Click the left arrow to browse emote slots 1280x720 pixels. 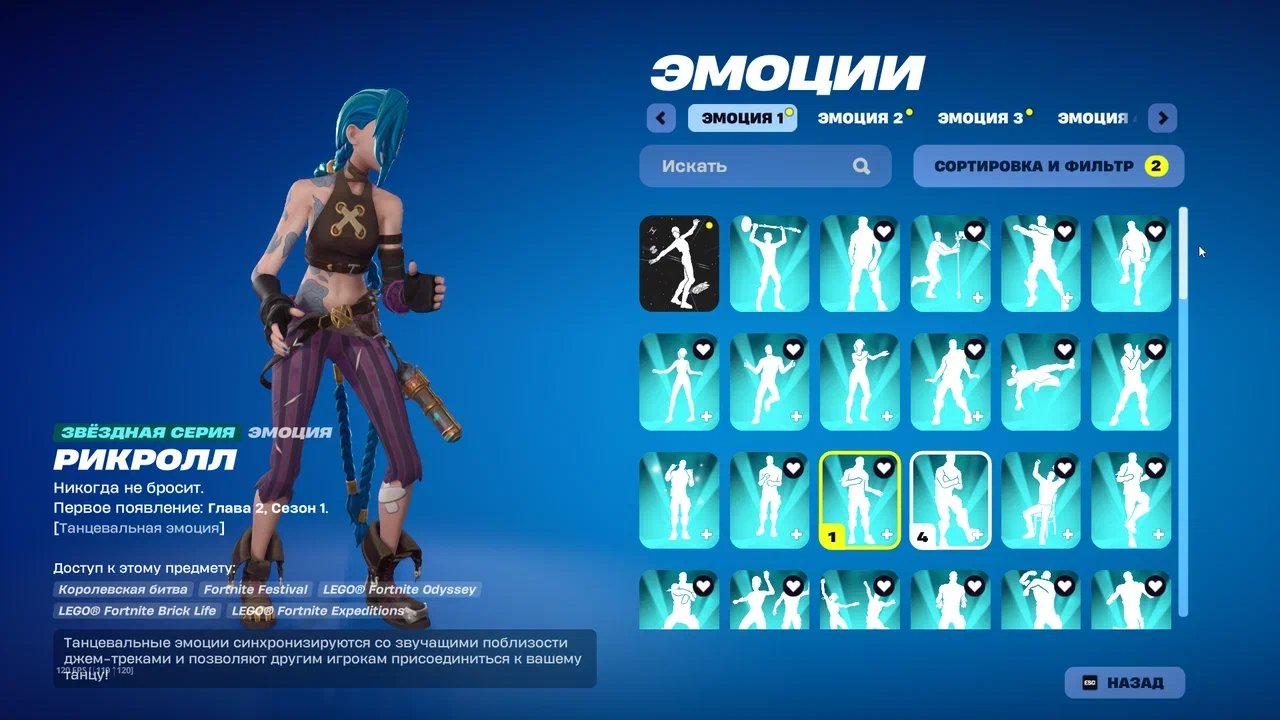660,118
